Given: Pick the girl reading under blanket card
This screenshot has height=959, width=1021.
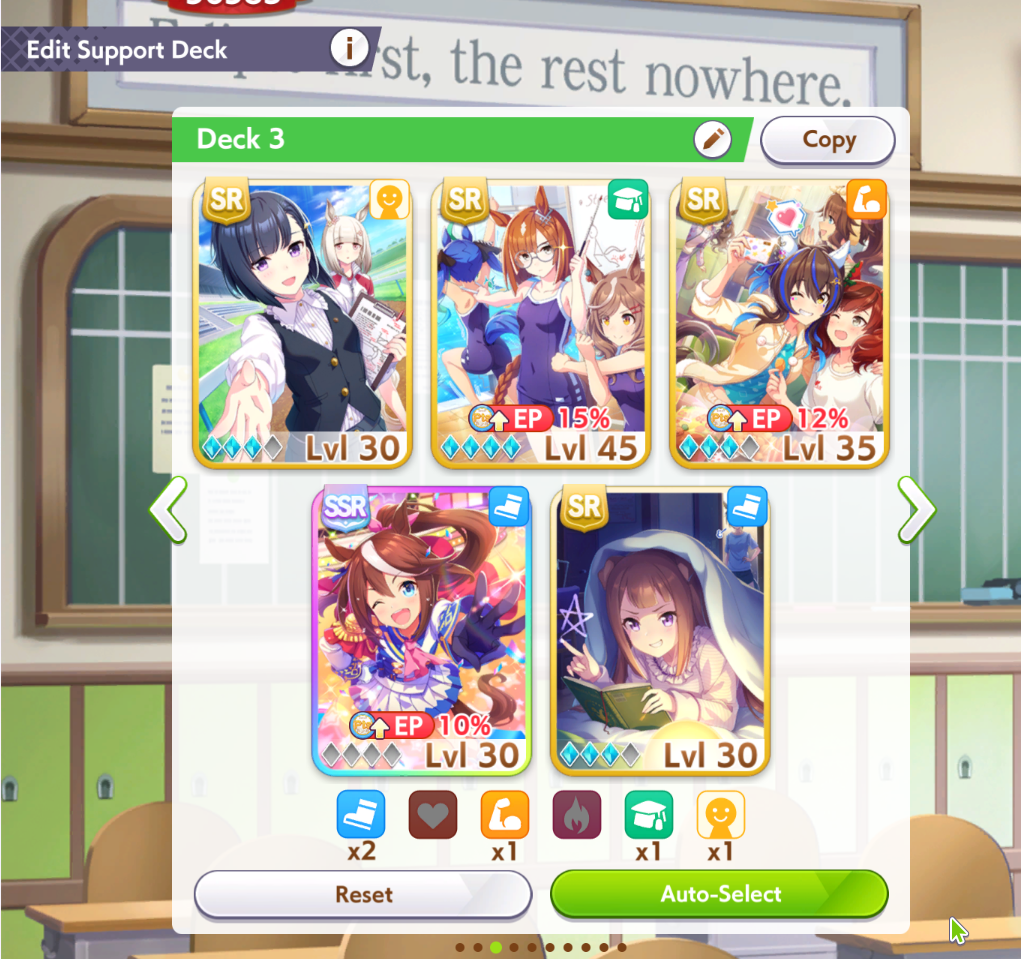Looking at the screenshot, I should click(660, 631).
